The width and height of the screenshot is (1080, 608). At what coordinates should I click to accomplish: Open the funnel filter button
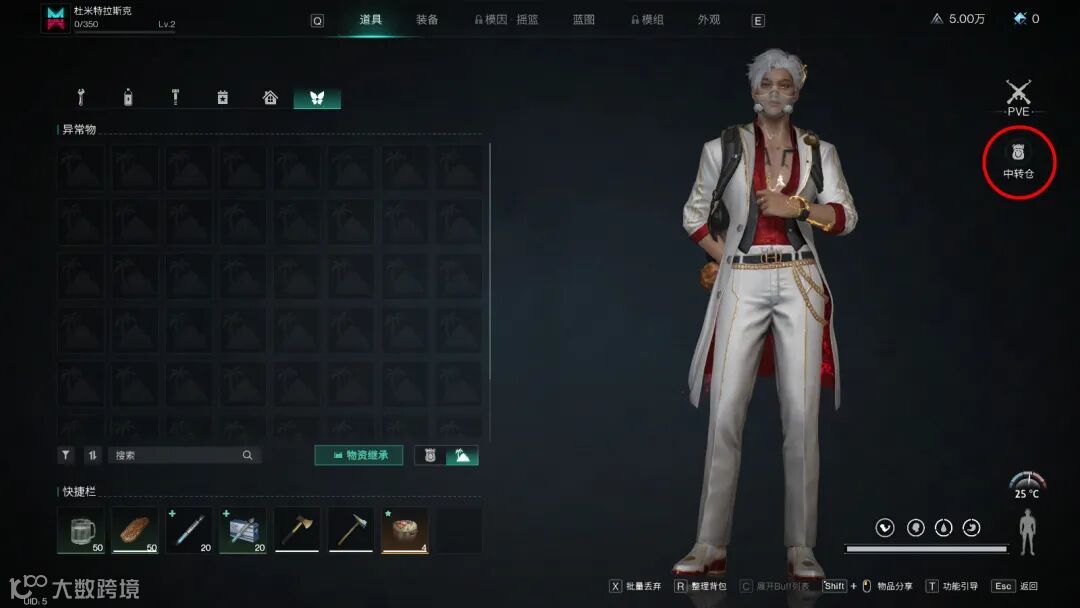tap(66, 455)
